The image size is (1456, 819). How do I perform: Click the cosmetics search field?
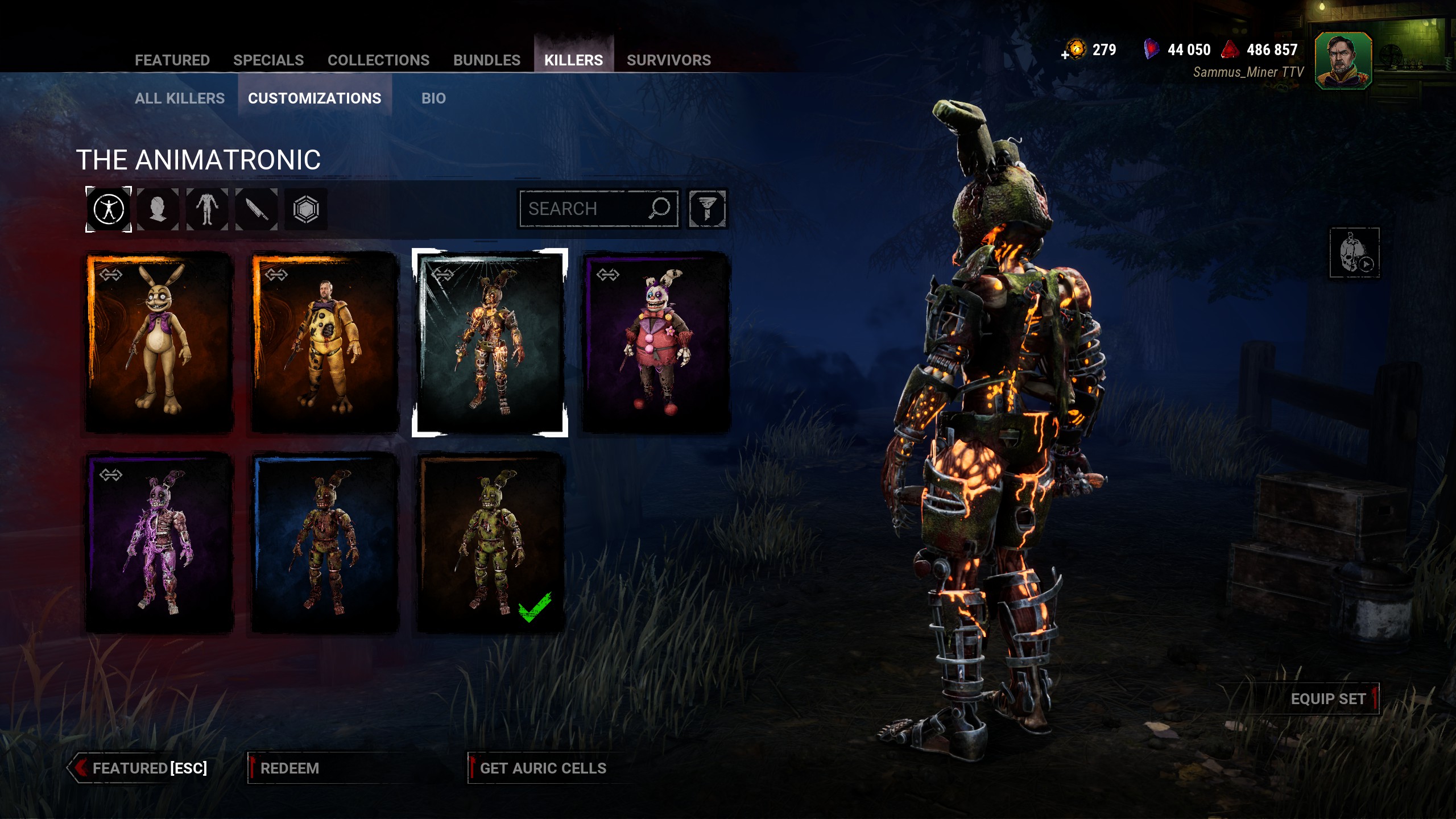pos(586,209)
